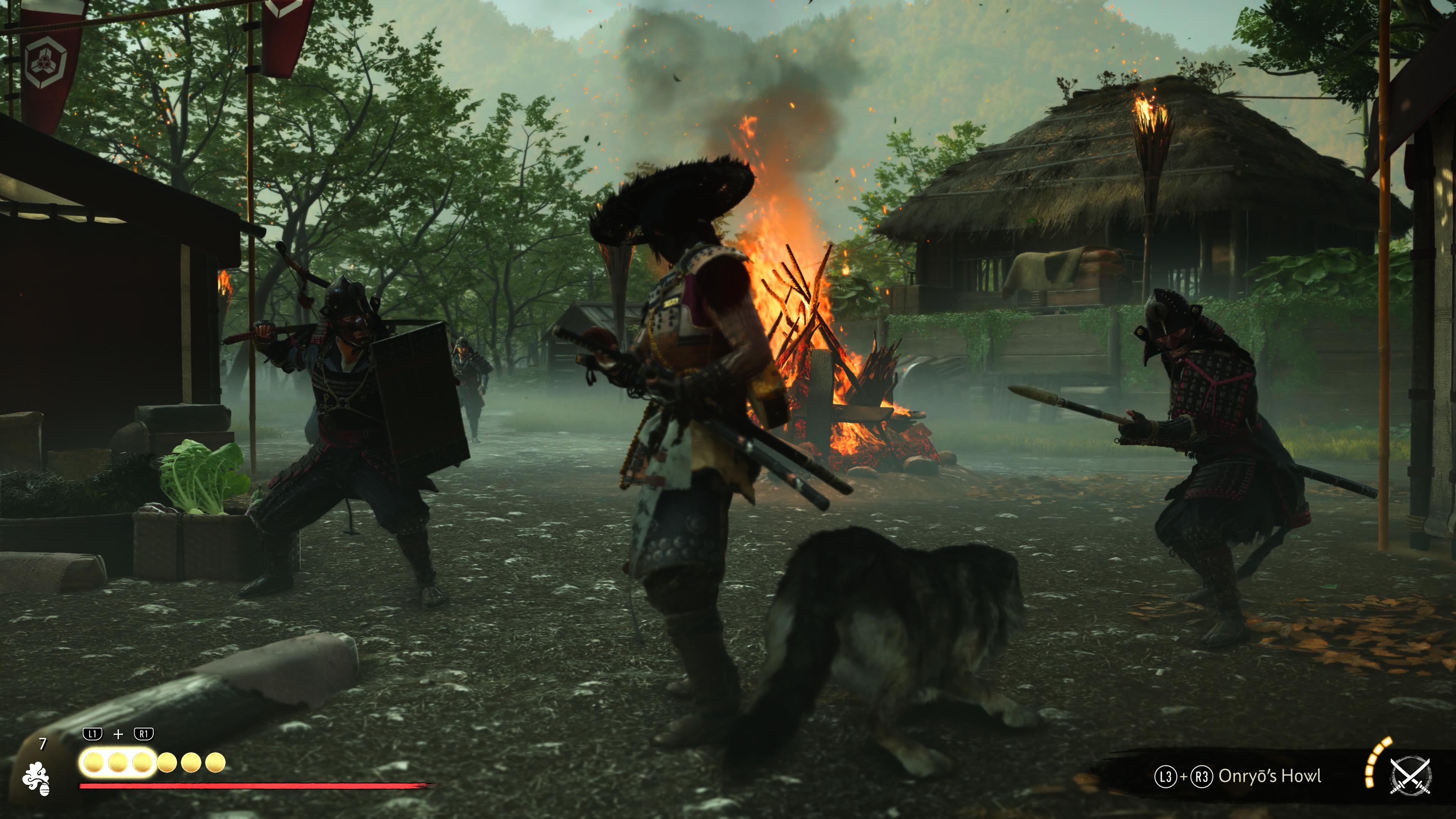Screen dimensions: 1456x819
Task: Activate the Onryō's Howl ability label
Action: [x=1269, y=776]
